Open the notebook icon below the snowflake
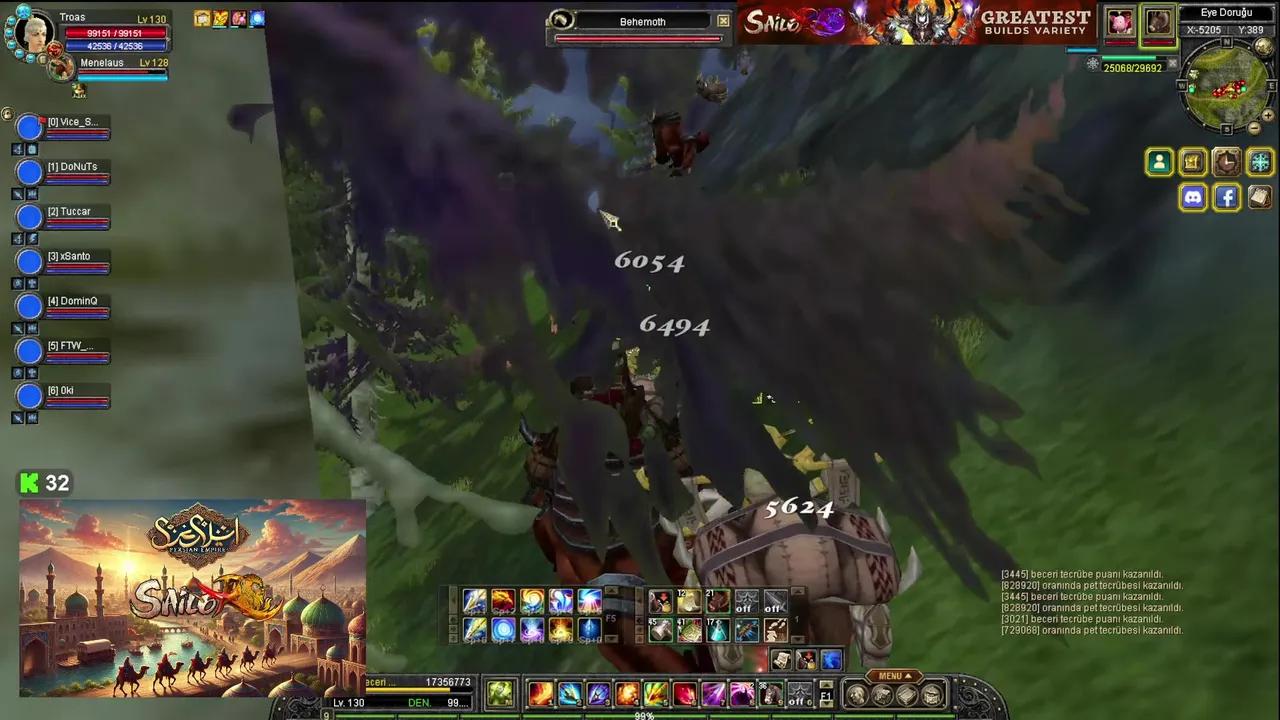Viewport: 1280px width, 720px height. coord(1260,197)
